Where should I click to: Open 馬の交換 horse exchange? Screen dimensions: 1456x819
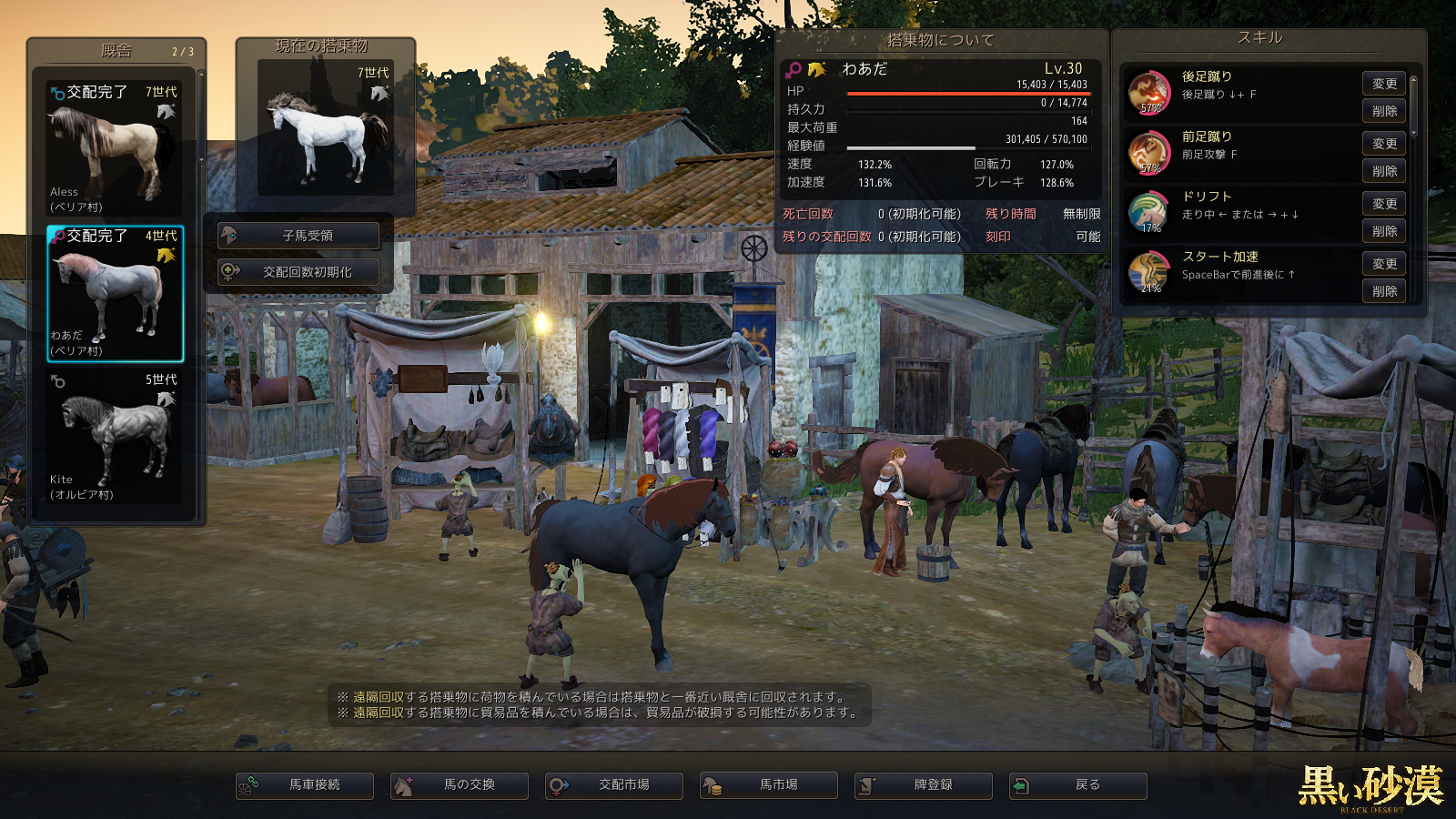[x=460, y=785]
